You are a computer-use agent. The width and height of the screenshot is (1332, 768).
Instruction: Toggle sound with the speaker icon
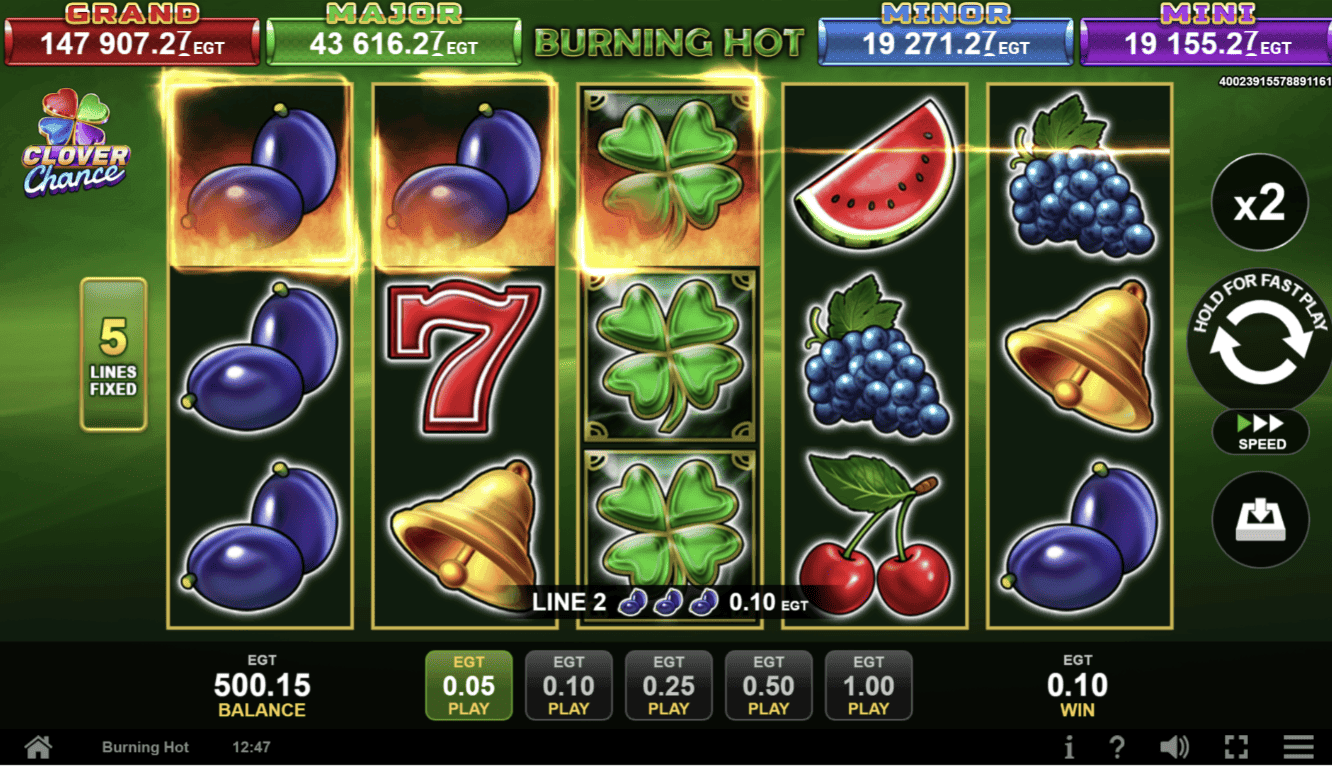click(1174, 747)
